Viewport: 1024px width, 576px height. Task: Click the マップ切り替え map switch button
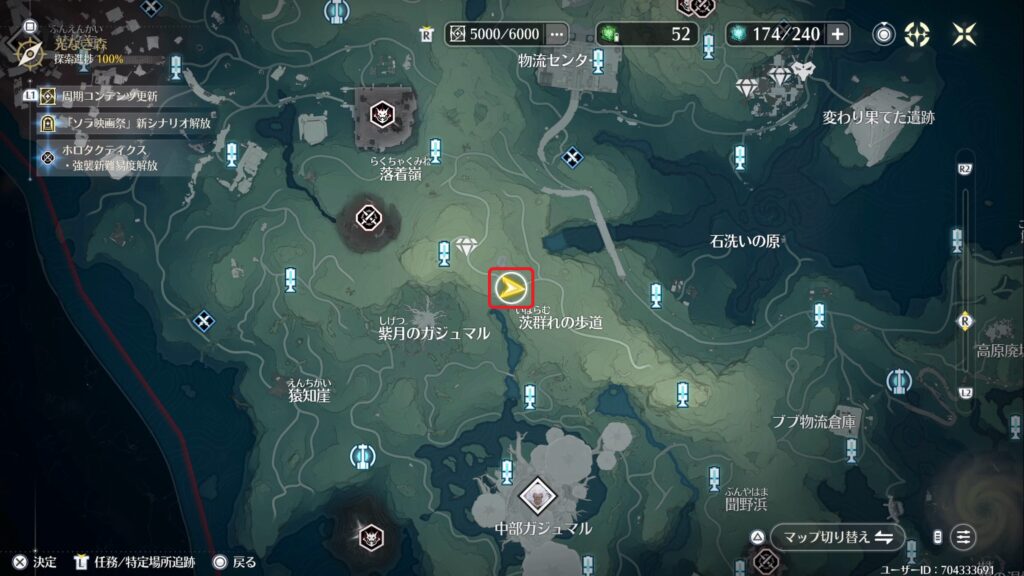pyautogui.click(x=824, y=537)
